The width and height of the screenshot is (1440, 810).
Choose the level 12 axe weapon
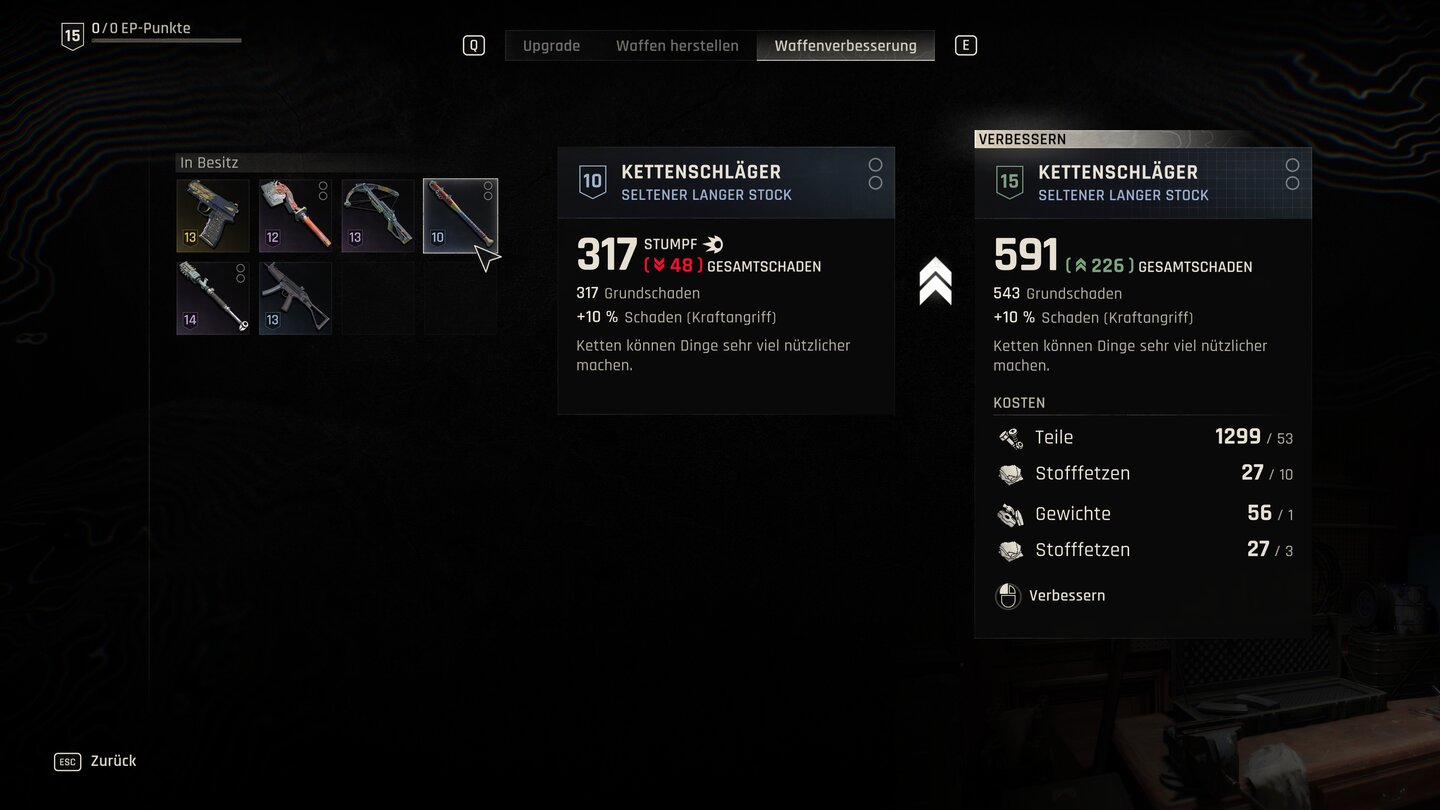pyautogui.click(x=295, y=216)
